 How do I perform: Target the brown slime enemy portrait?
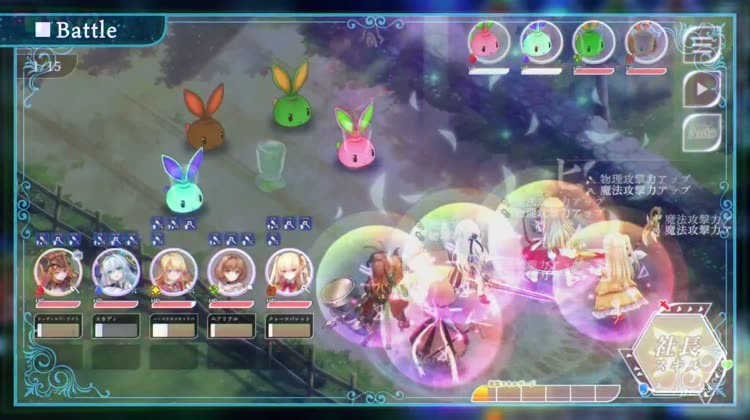click(646, 43)
